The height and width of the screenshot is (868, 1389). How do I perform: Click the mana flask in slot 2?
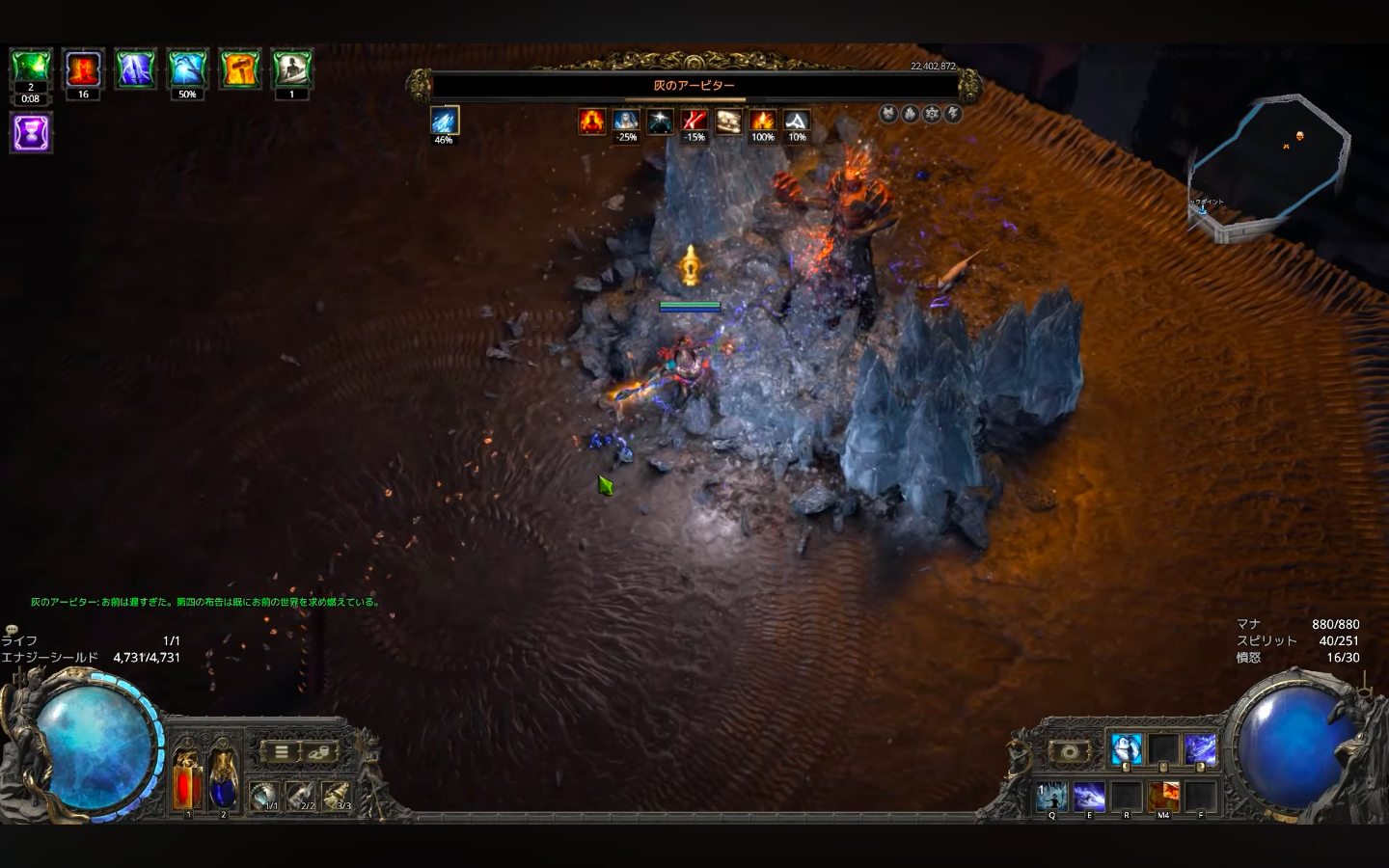(x=223, y=788)
